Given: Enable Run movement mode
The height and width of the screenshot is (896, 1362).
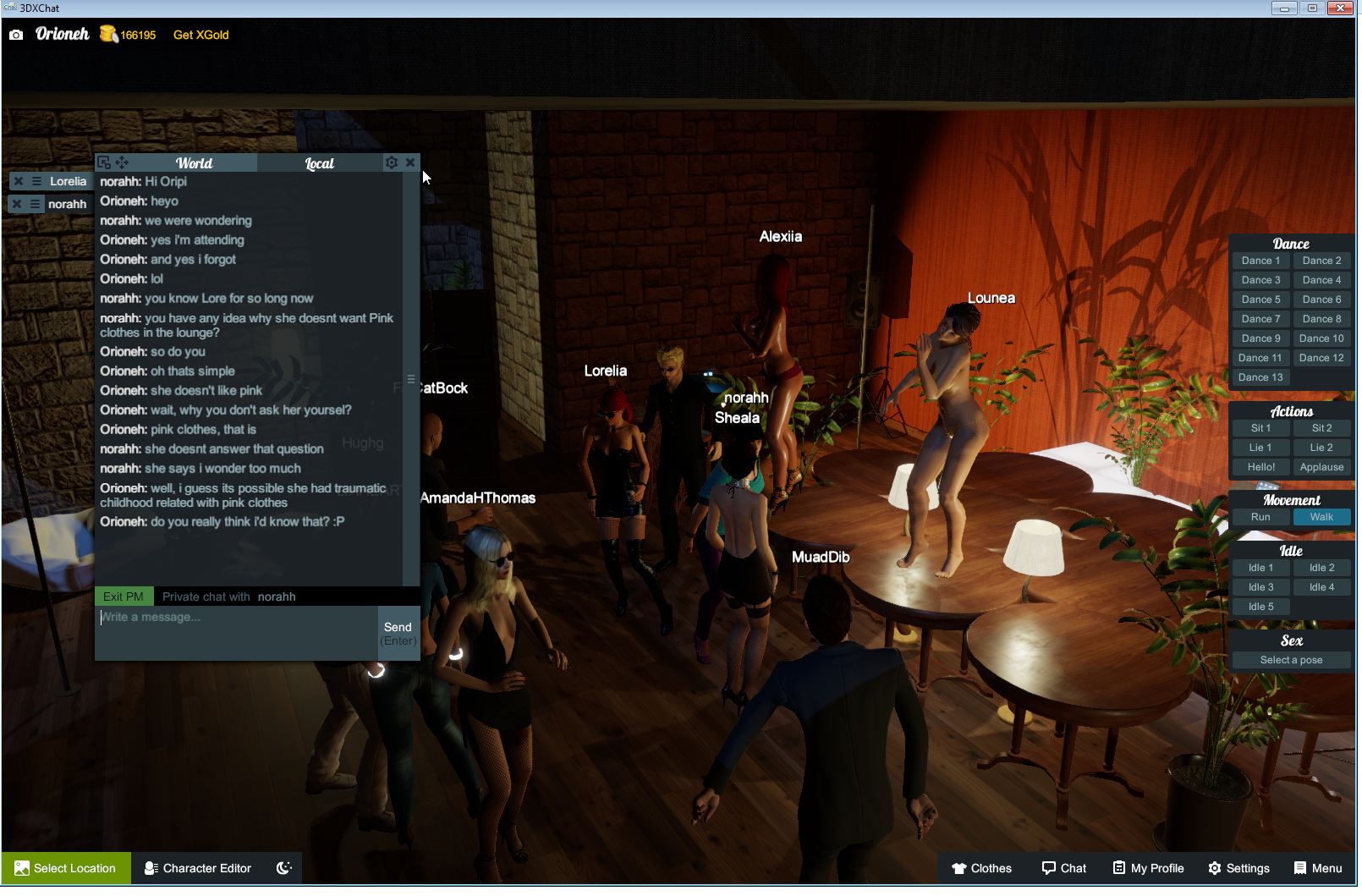Looking at the screenshot, I should [x=1260, y=516].
